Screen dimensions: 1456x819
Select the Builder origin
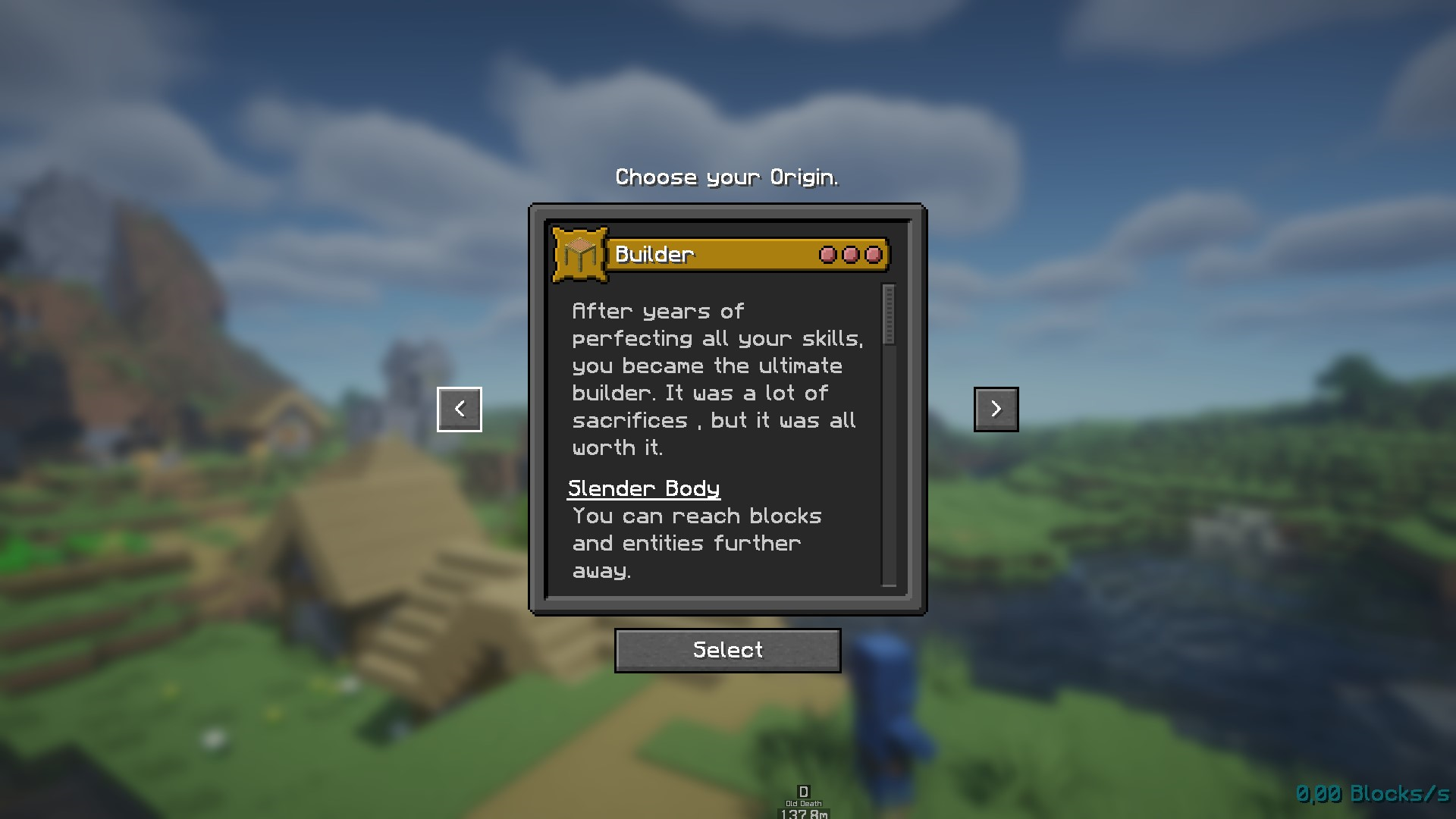[727, 650]
